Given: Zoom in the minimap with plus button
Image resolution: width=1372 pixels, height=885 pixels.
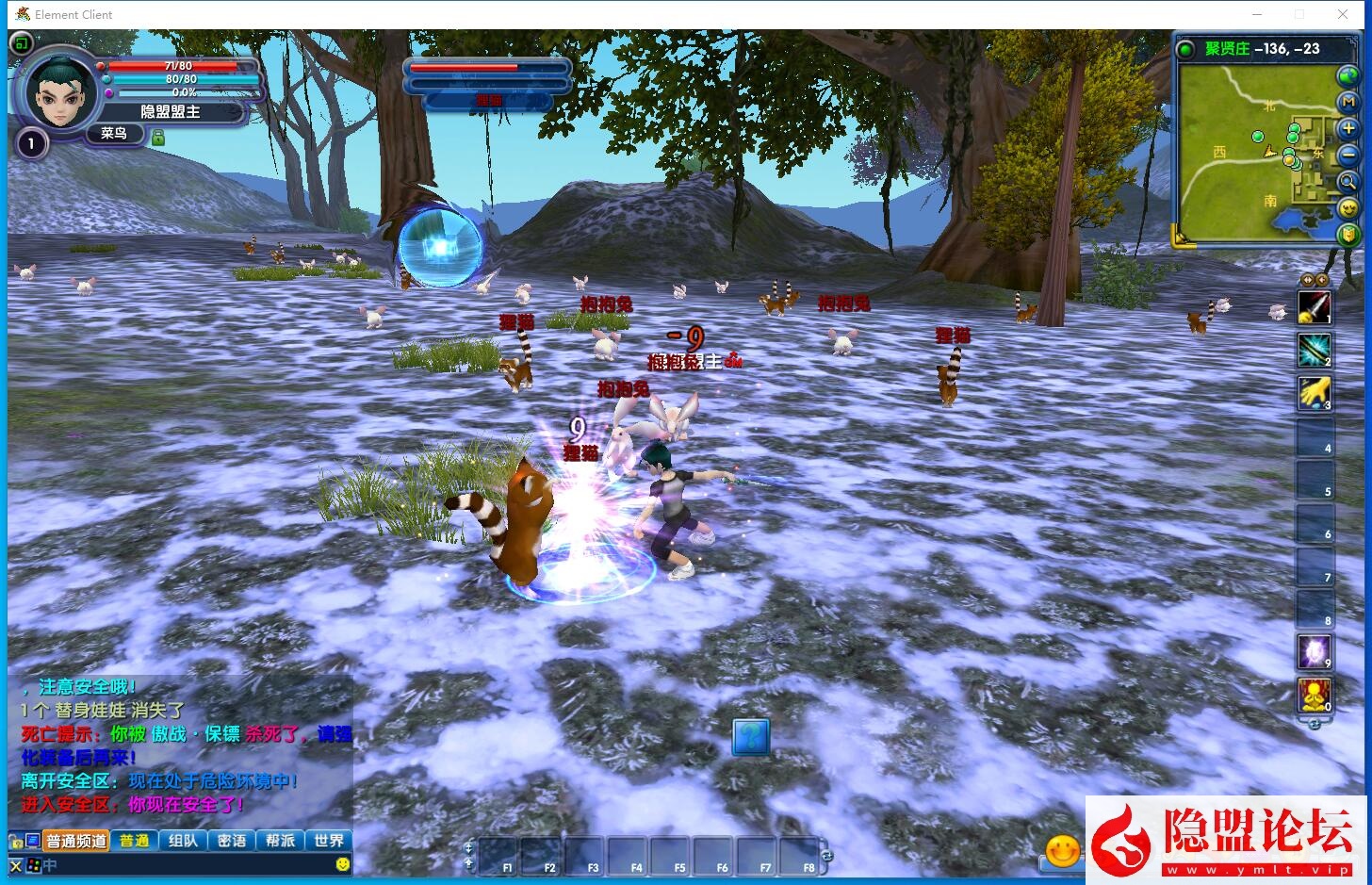Looking at the screenshot, I should click(1348, 128).
